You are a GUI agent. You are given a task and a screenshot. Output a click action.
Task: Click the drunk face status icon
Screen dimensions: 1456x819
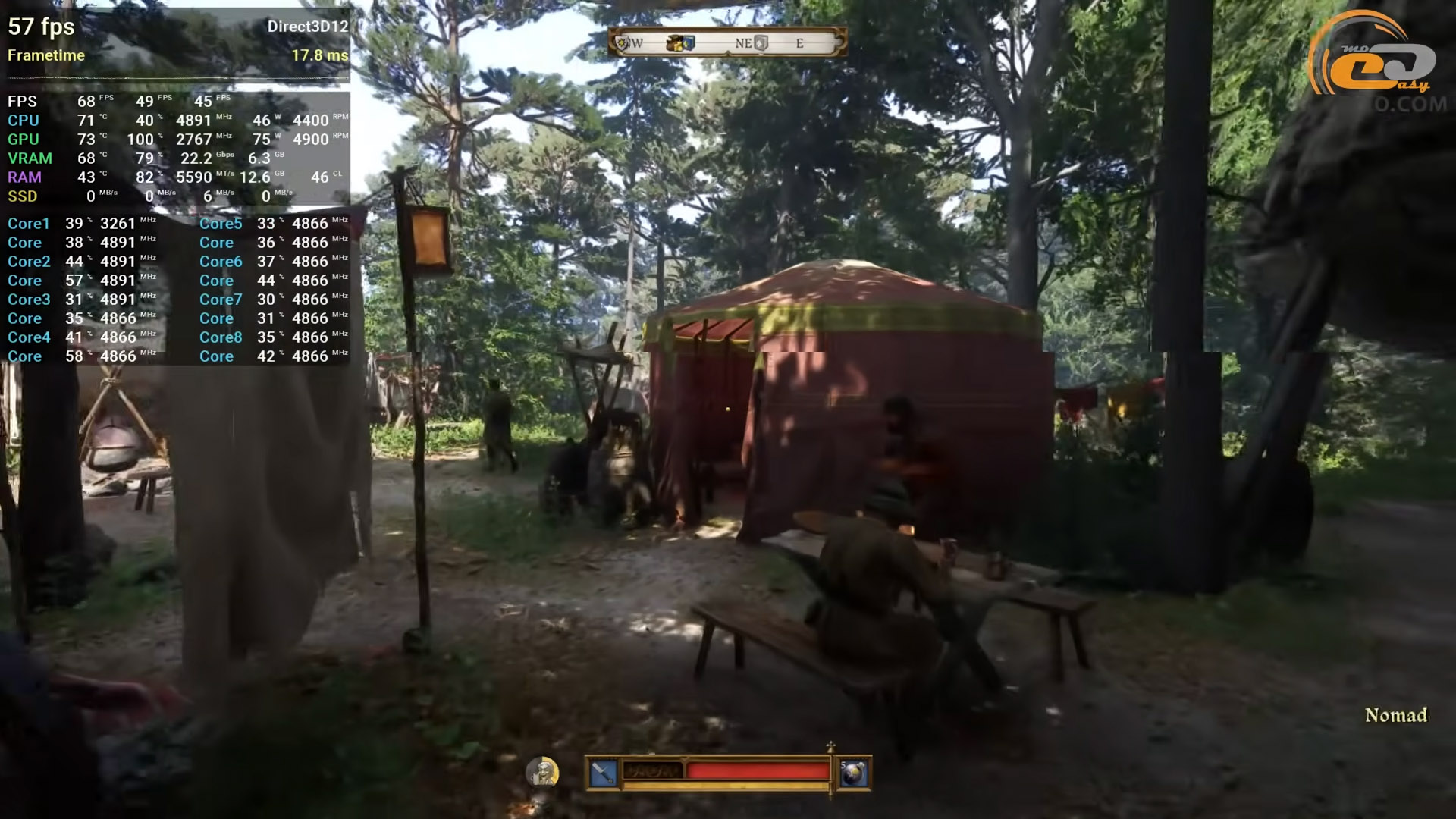pos(543,772)
